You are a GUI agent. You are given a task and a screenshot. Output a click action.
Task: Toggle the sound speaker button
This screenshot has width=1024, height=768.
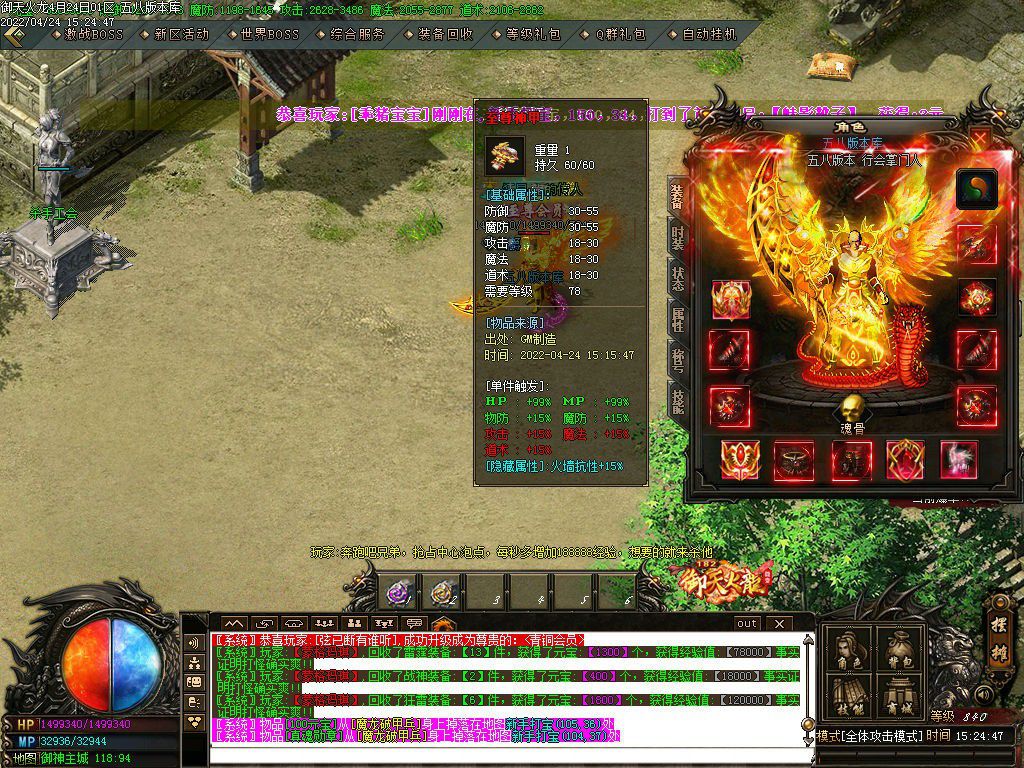(985, 694)
